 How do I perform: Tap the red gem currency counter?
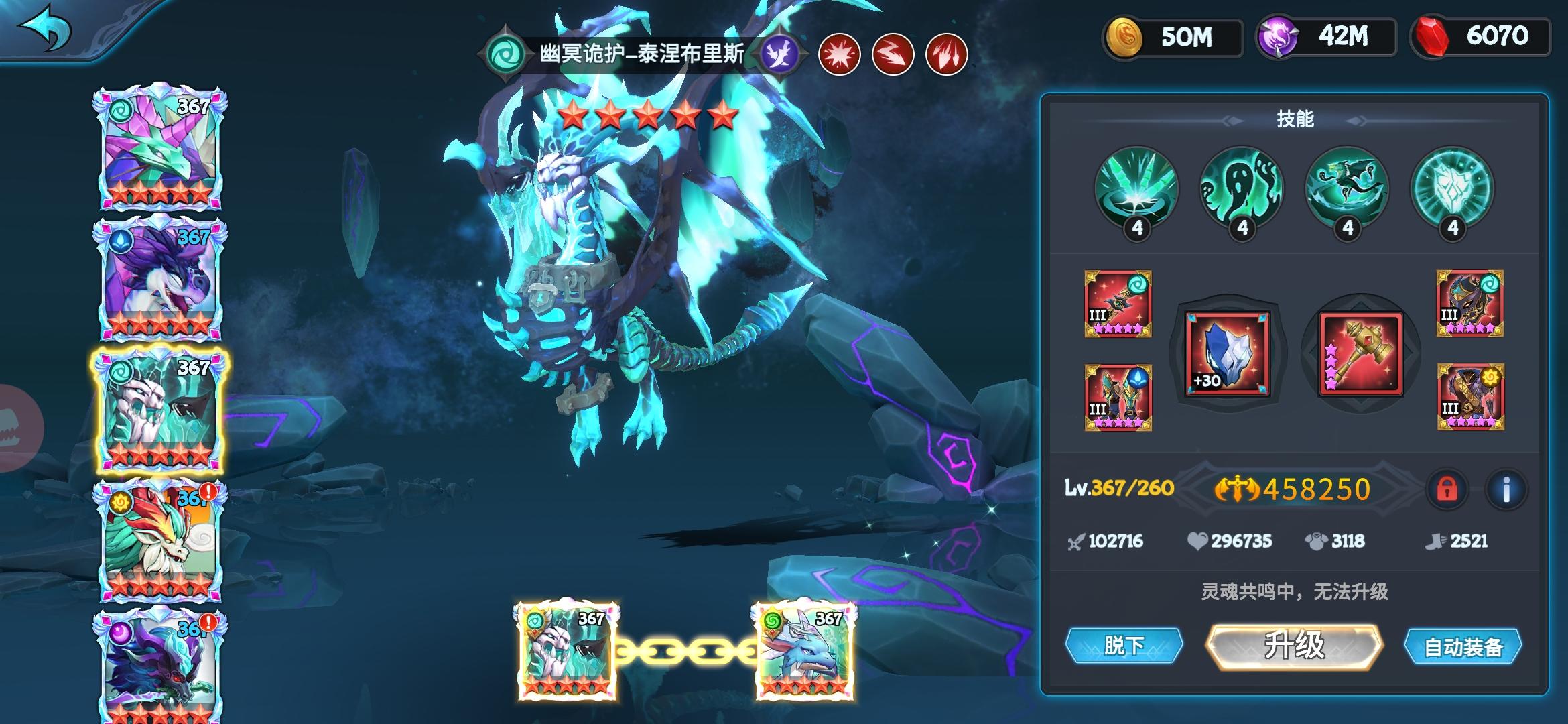(1481, 36)
